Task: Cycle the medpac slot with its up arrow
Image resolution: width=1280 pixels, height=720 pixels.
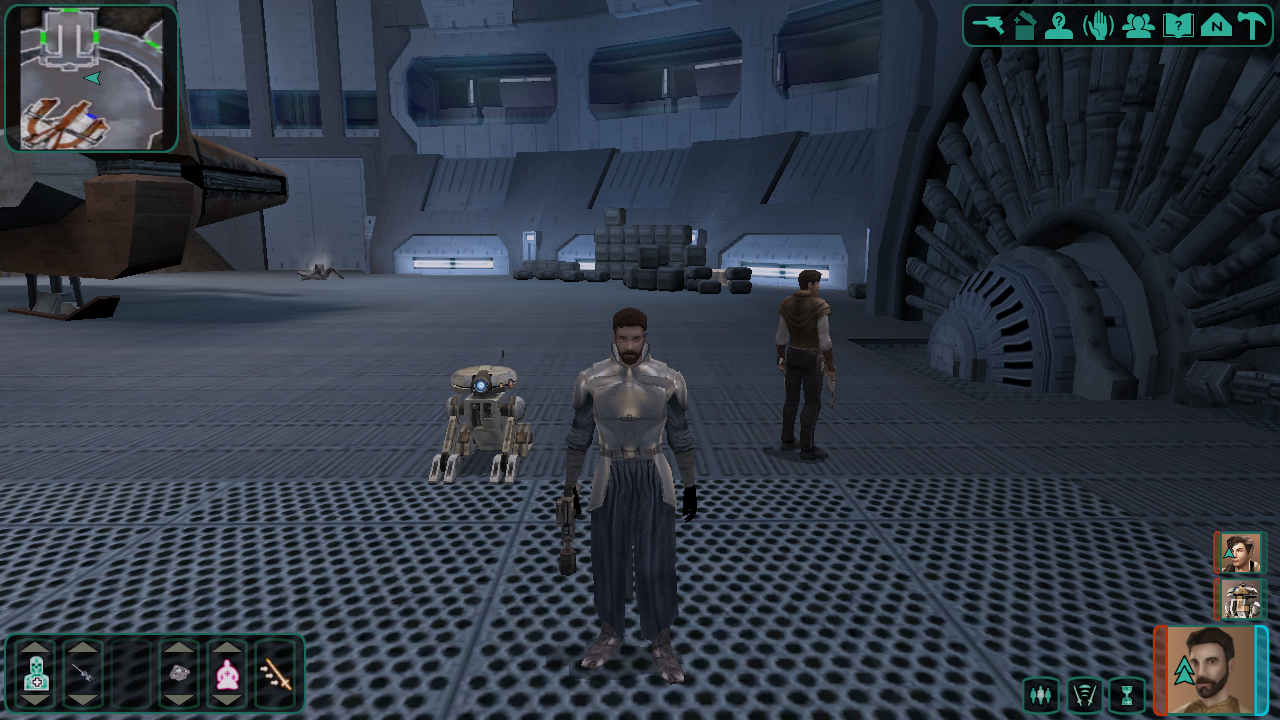Action: pos(36,647)
